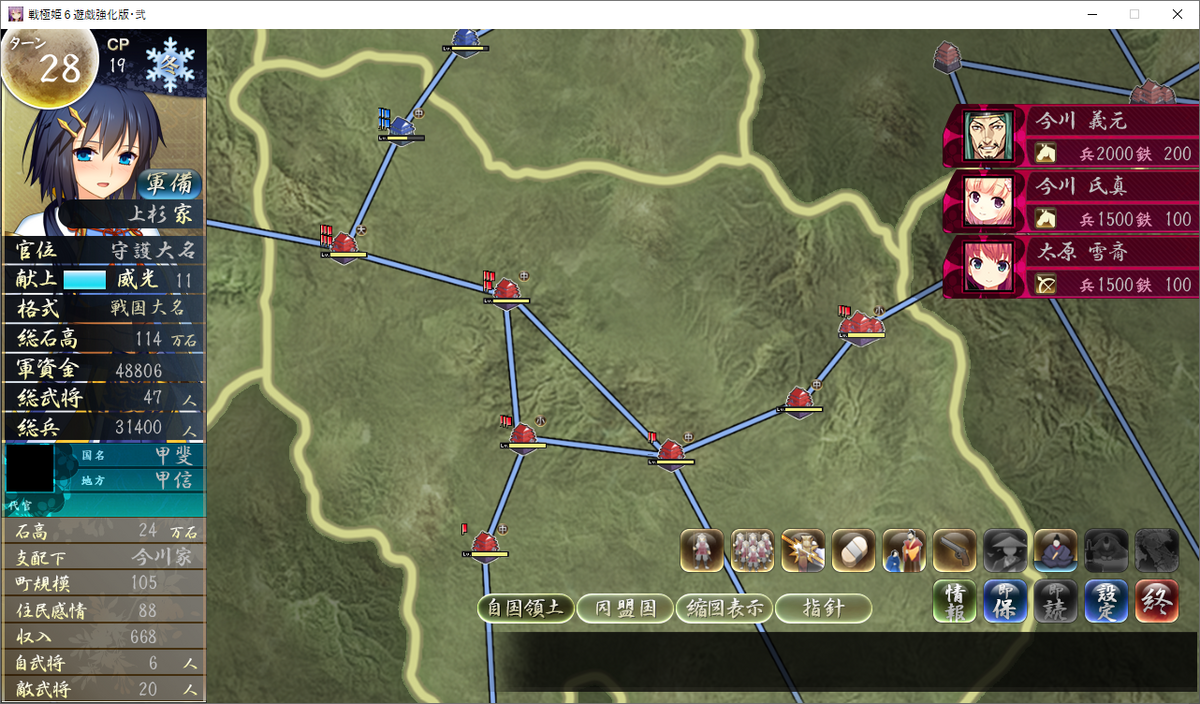Select the 自国領土 map filter button

[x=525, y=608]
